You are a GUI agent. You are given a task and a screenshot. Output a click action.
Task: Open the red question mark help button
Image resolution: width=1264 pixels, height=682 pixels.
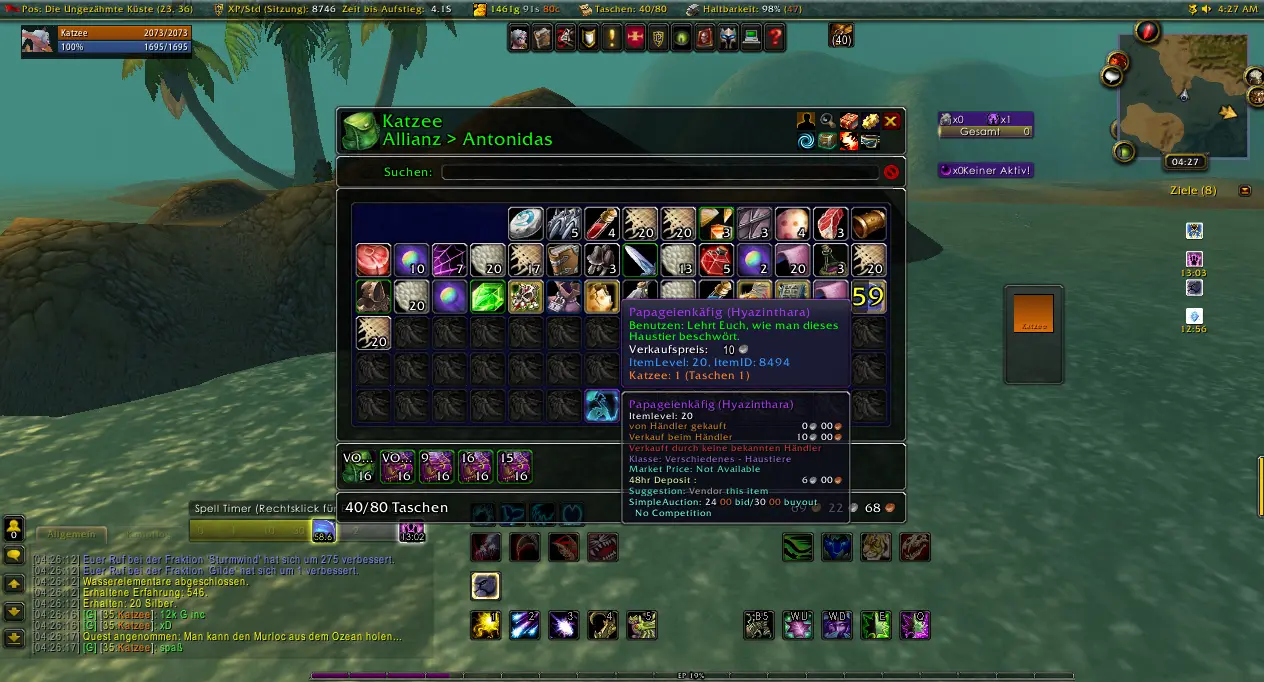click(x=775, y=39)
